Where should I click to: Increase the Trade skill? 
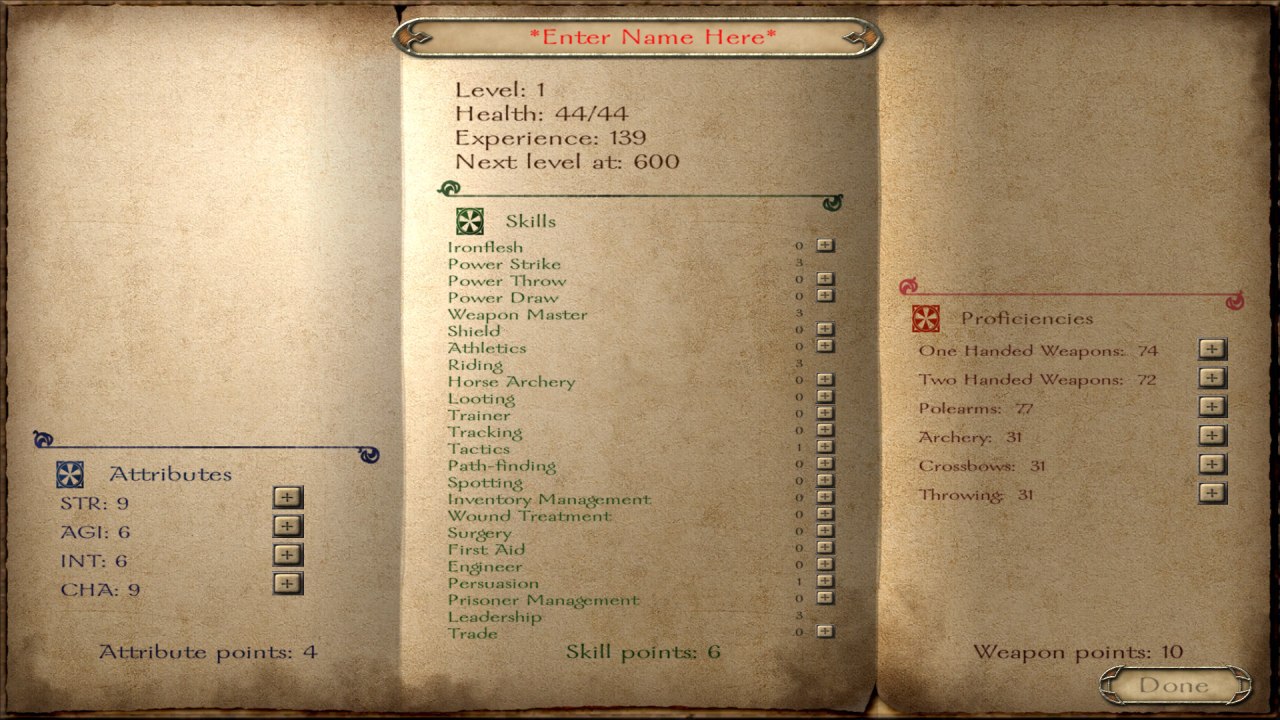(x=825, y=631)
